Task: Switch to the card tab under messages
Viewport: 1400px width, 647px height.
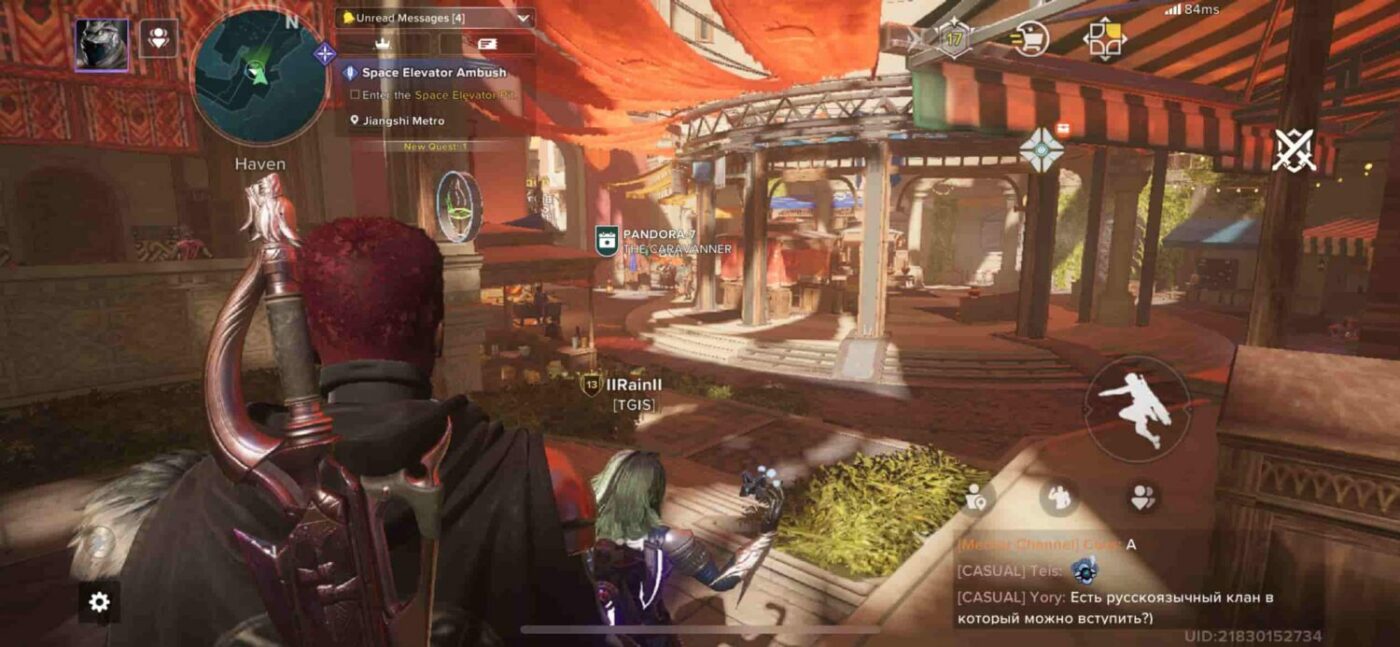Action: pyautogui.click(x=487, y=44)
